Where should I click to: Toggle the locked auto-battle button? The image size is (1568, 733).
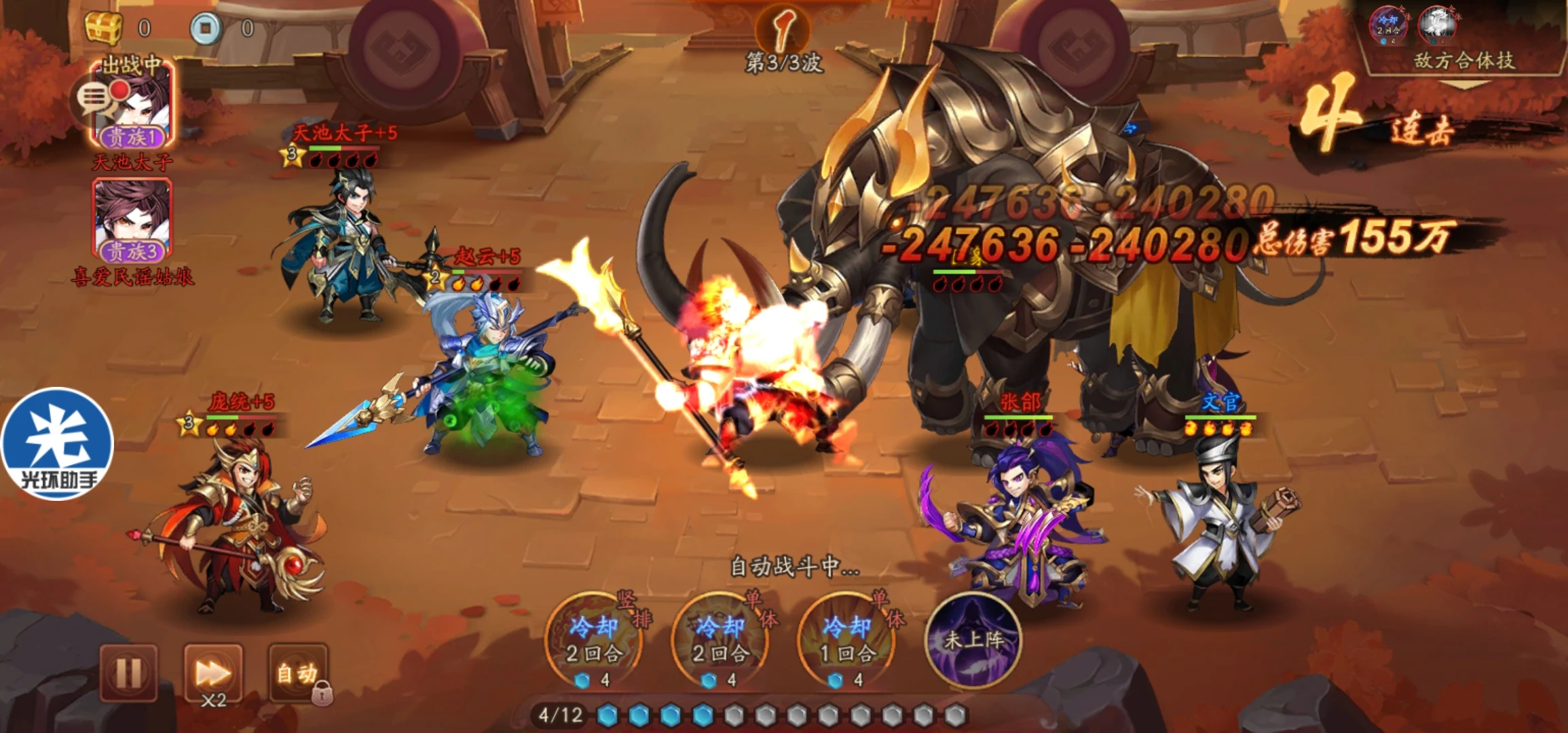pos(299,673)
